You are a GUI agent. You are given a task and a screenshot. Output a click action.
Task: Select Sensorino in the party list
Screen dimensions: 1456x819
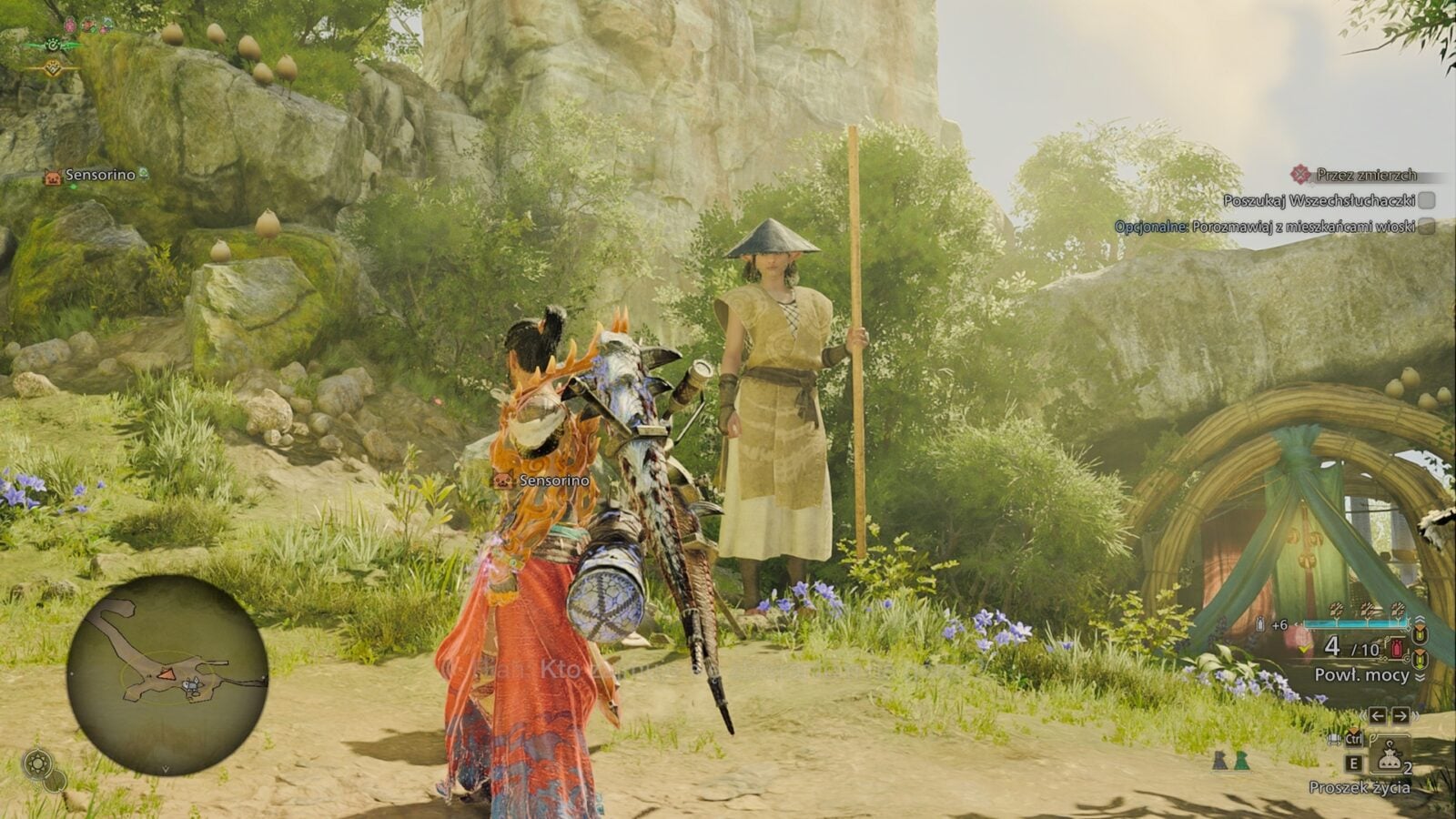(99, 176)
